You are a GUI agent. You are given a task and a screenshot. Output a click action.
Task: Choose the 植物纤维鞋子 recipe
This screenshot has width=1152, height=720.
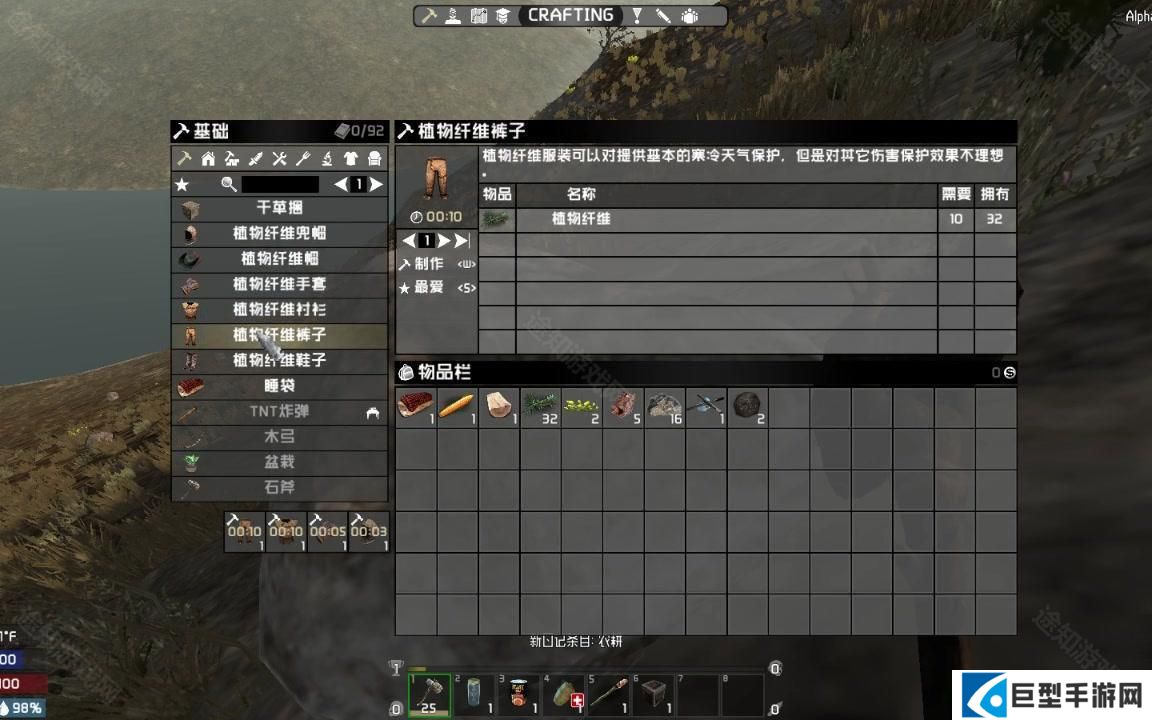279,360
